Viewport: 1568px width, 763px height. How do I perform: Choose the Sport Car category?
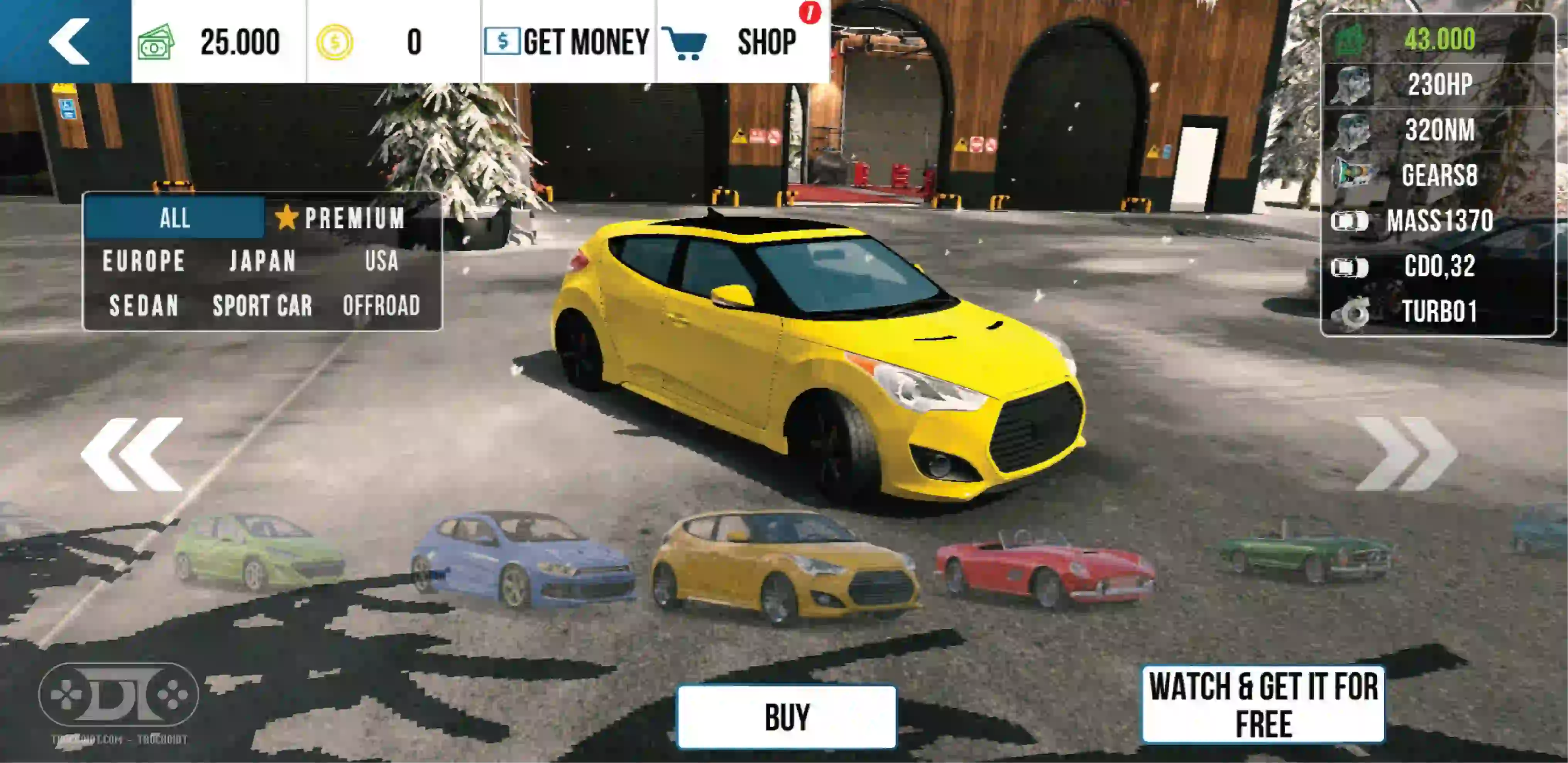pos(262,306)
